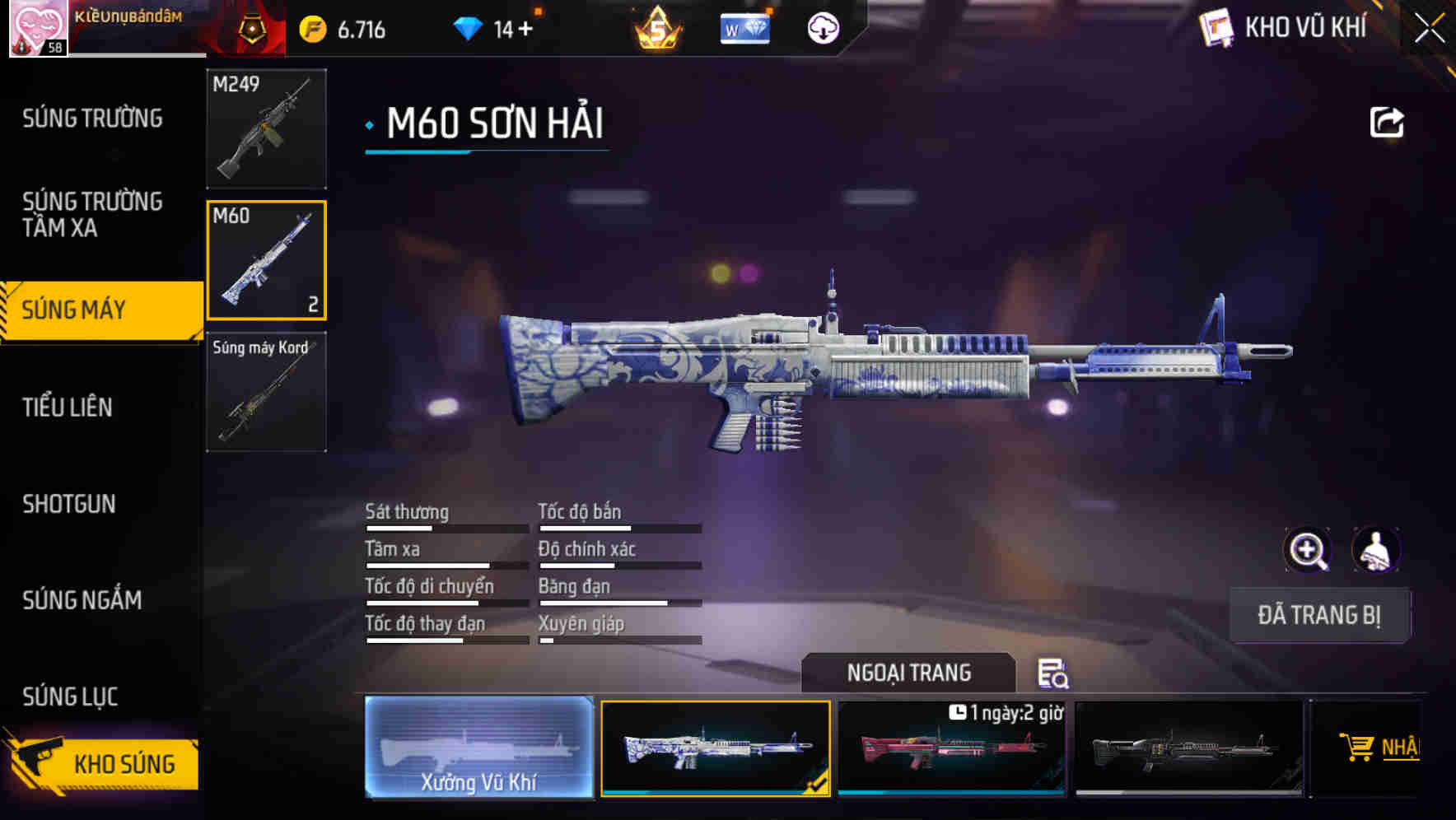
Task: Click the ĐÃ TRANG BỊ button
Action: click(x=1319, y=615)
